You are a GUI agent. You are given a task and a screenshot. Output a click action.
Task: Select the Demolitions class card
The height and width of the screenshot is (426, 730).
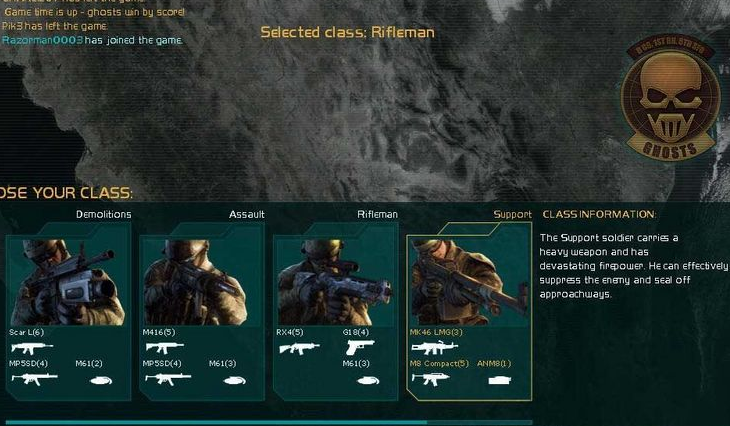coord(68,282)
